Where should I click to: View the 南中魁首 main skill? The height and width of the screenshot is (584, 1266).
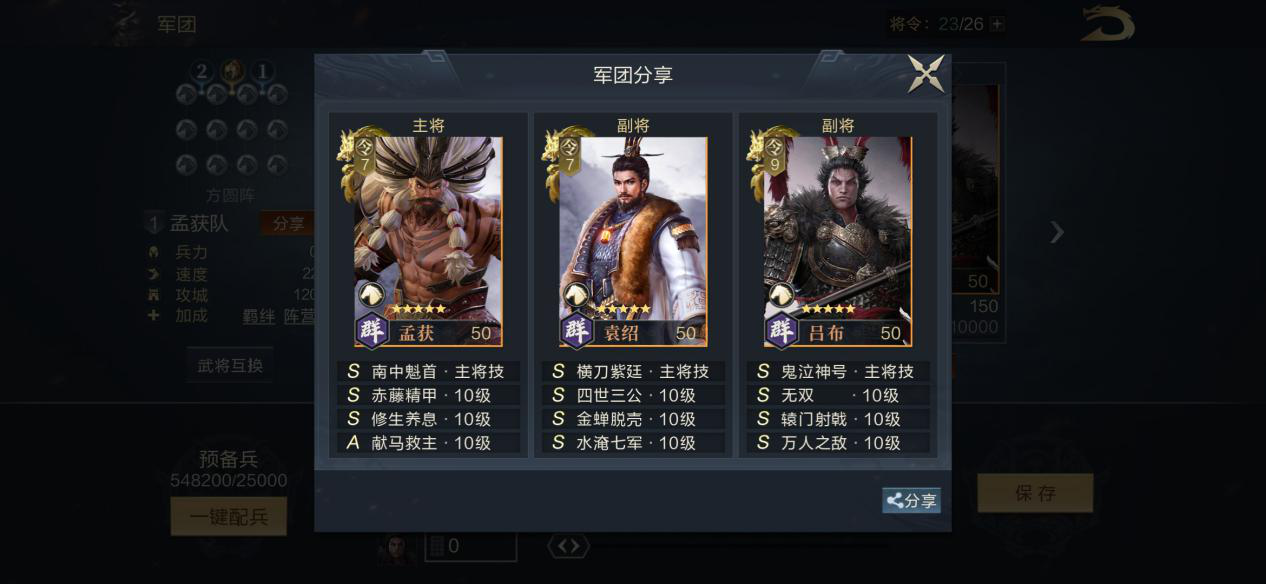[428, 371]
